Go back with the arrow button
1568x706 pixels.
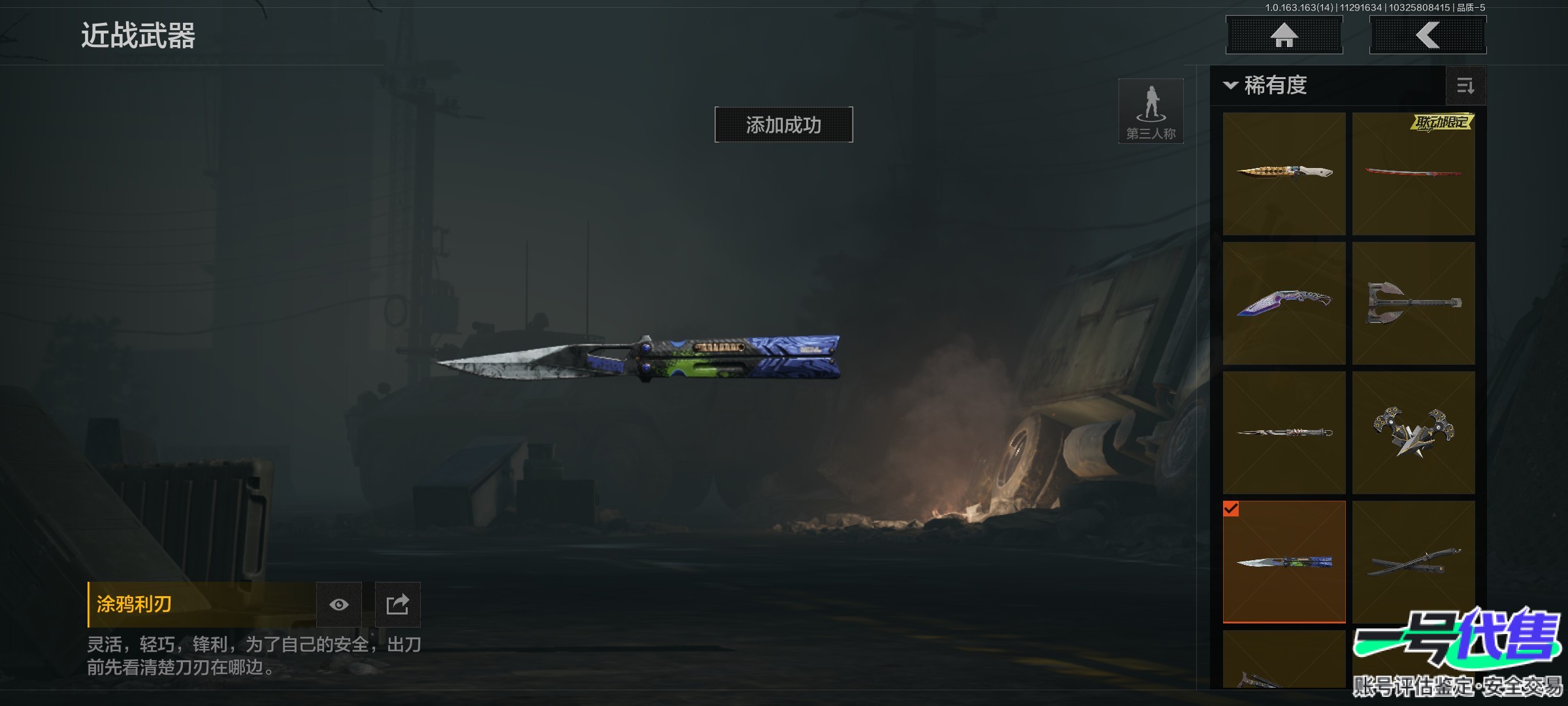click(x=1428, y=35)
